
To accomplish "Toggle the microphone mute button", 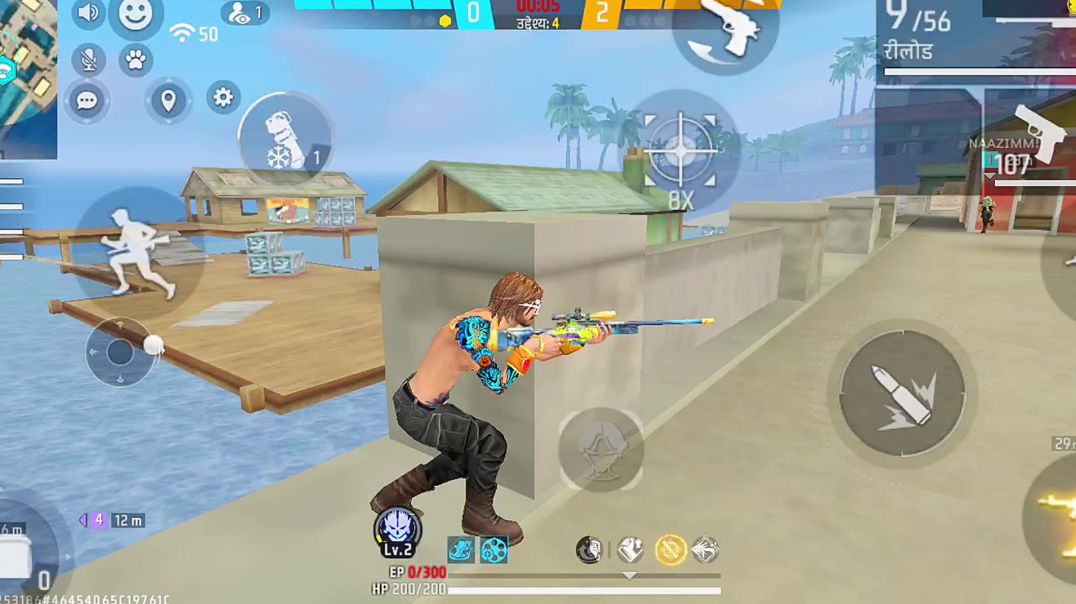I will tap(89, 60).
